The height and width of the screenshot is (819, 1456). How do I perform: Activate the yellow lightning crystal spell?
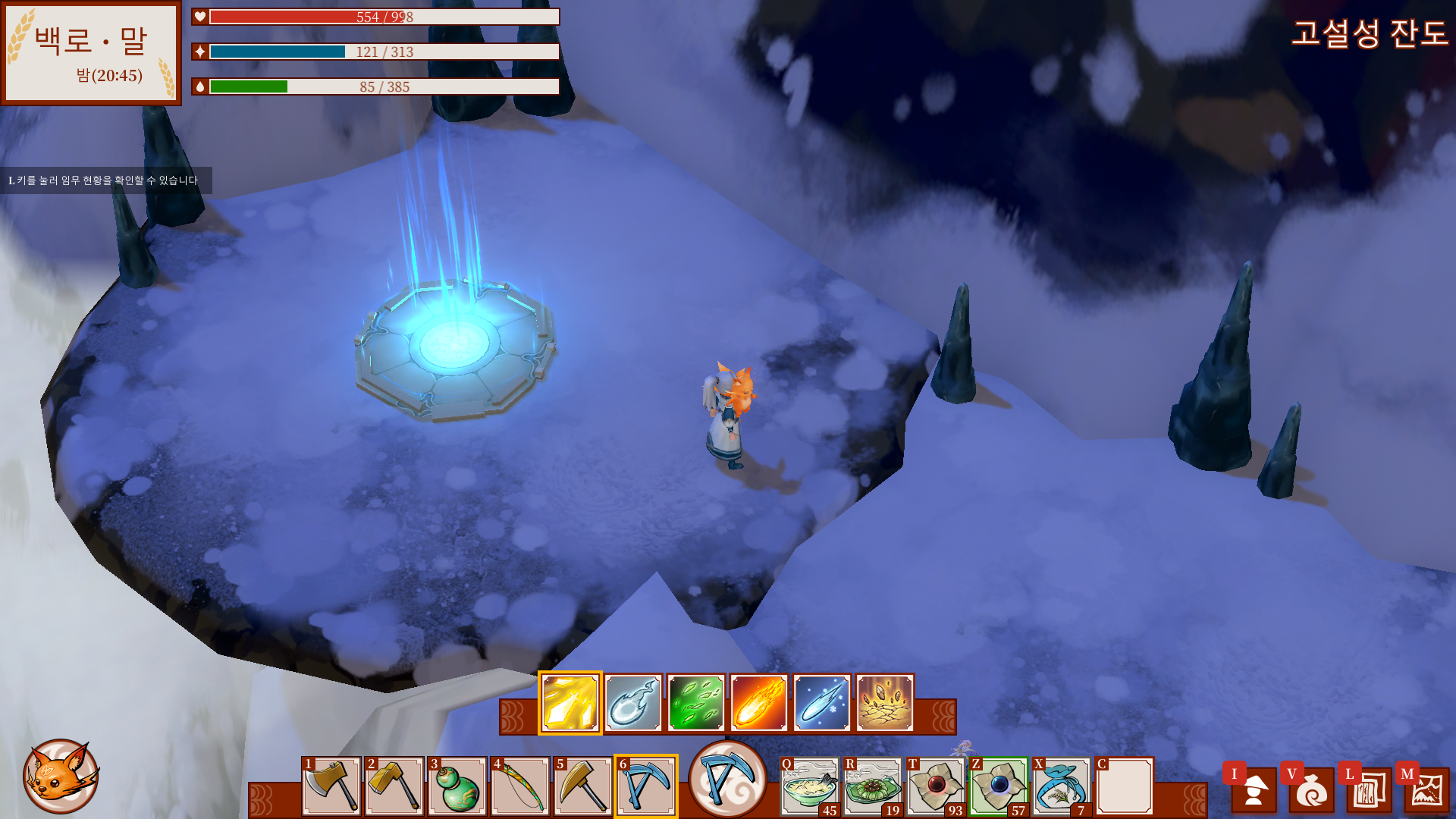[570, 703]
